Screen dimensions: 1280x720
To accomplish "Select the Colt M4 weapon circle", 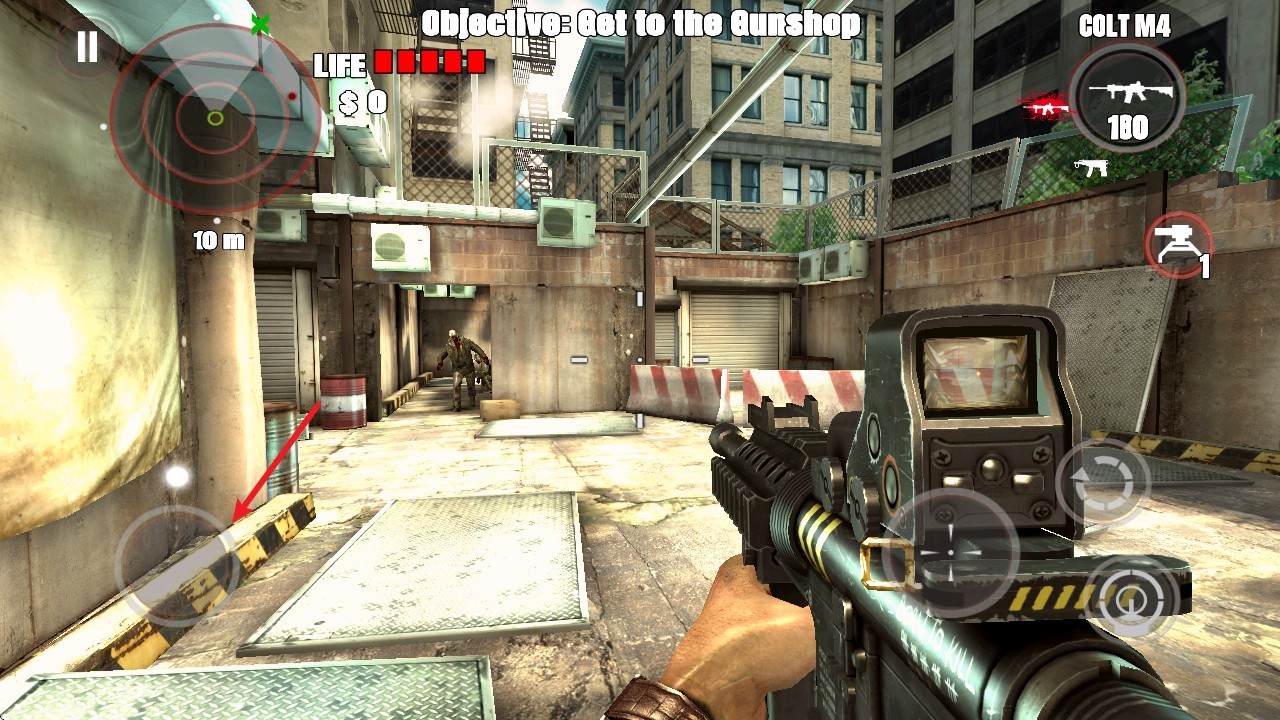I will tap(1126, 99).
